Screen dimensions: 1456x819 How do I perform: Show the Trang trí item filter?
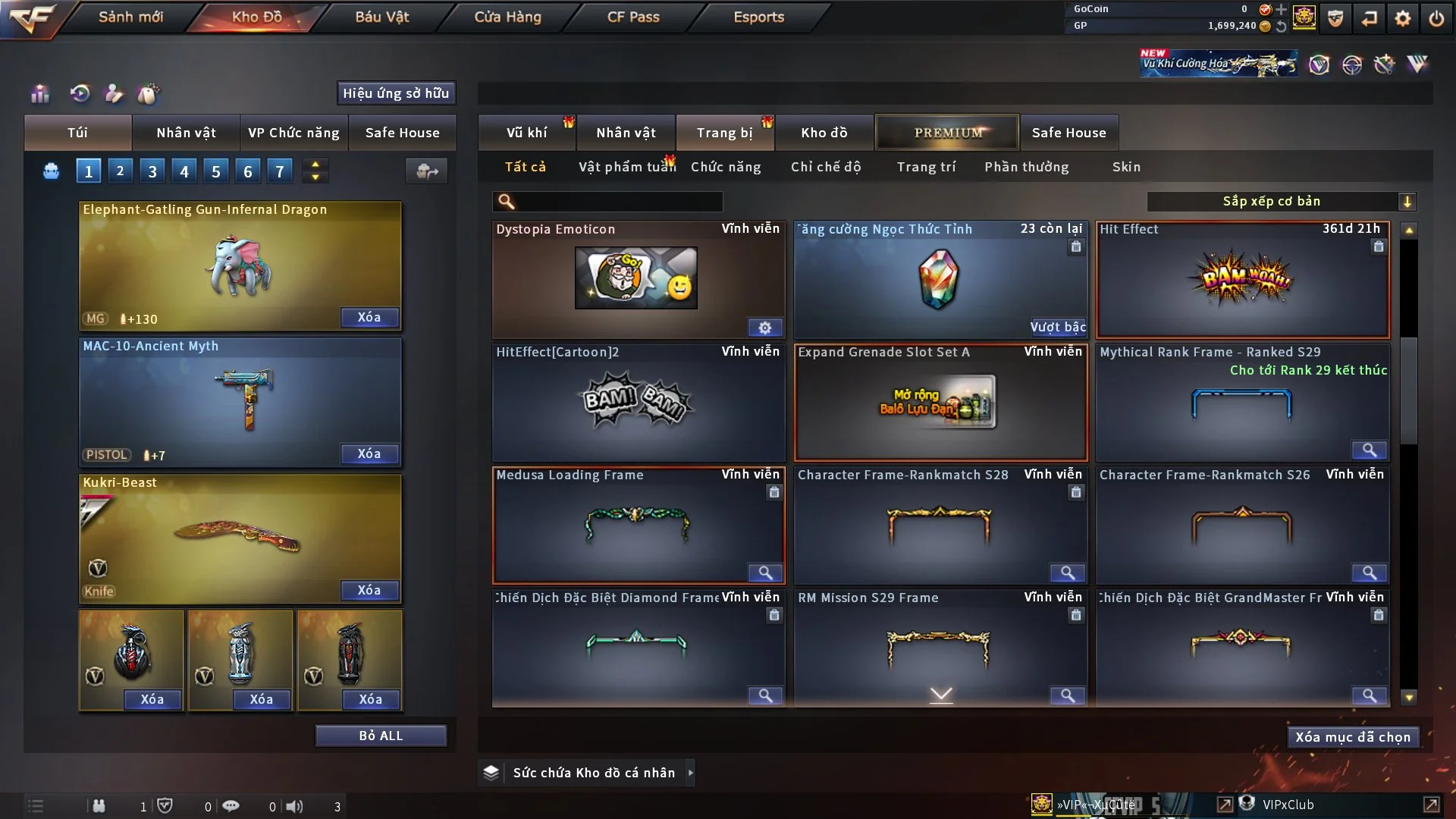click(926, 167)
